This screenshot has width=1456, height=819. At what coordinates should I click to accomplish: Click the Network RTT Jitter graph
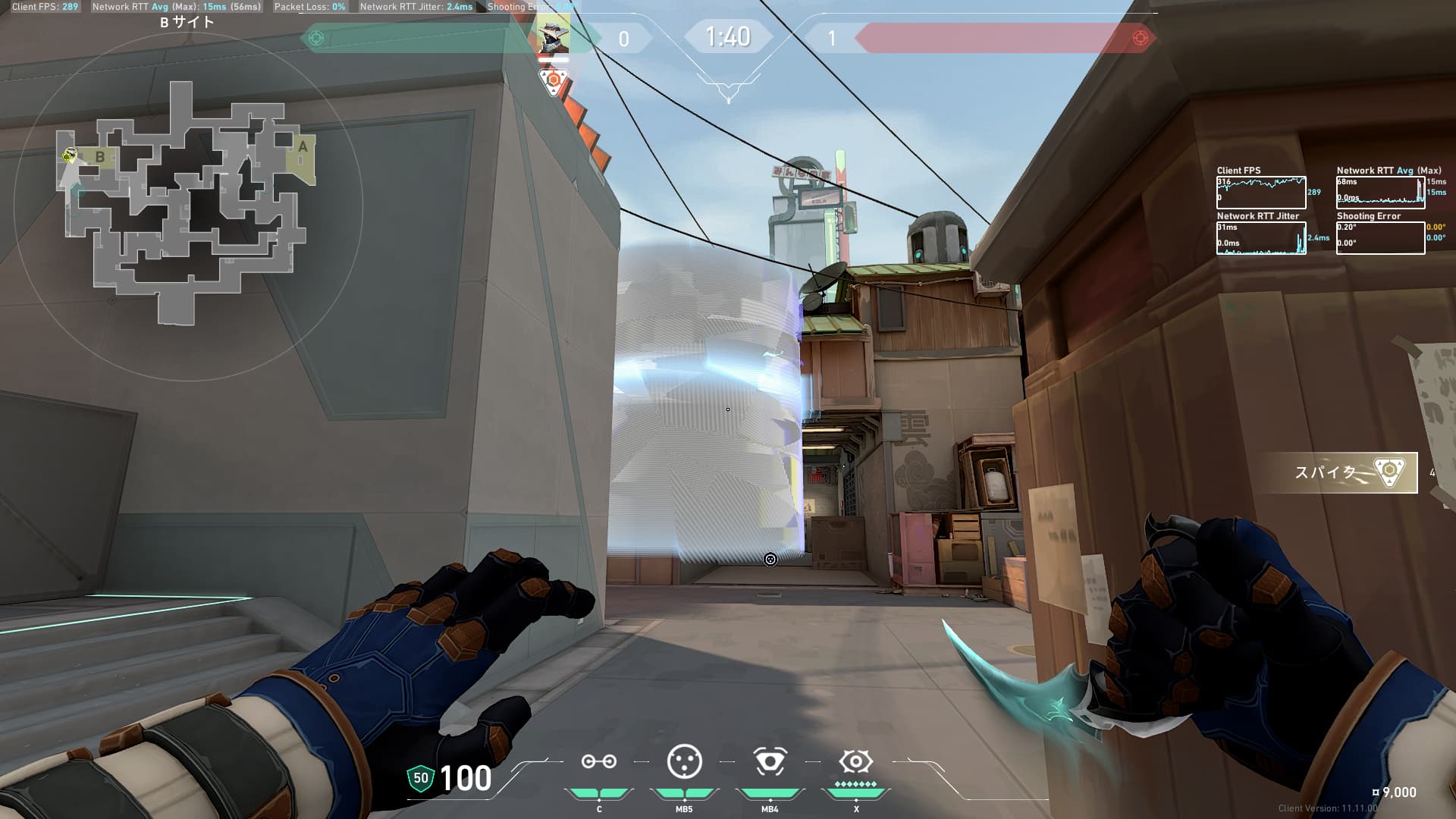(x=1261, y=238)
